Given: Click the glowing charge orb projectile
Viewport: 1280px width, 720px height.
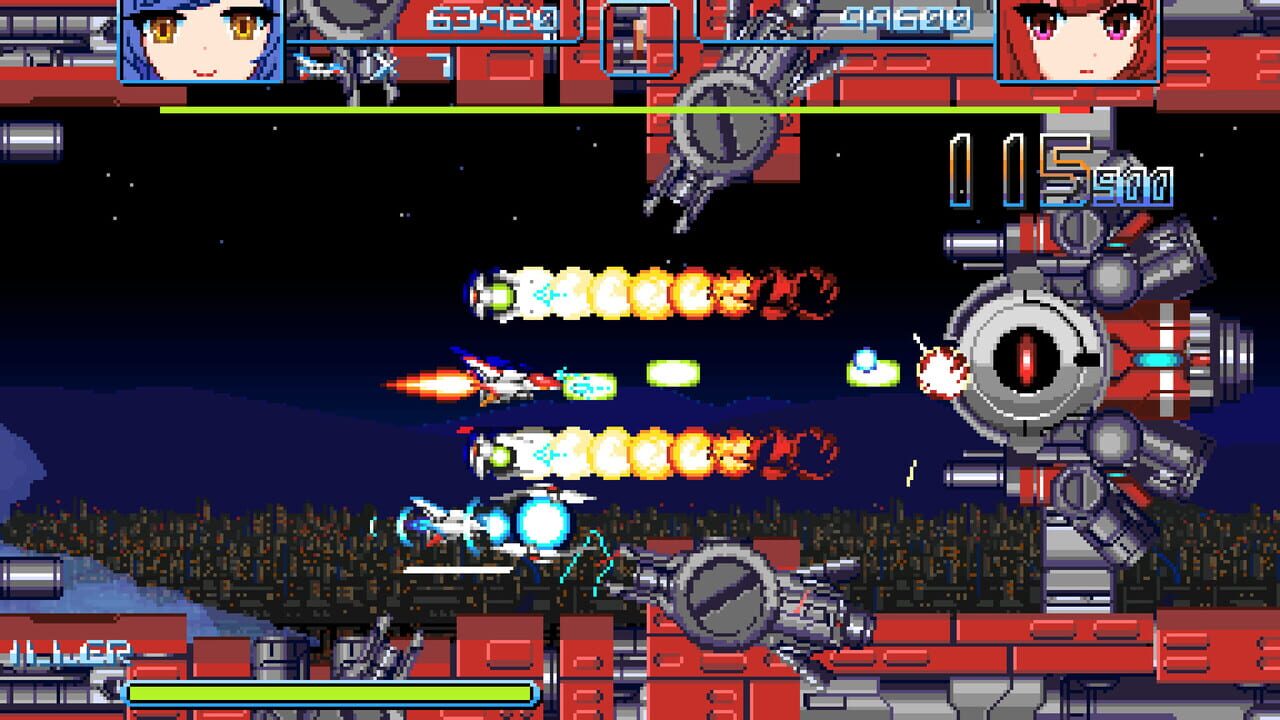Looking at the screenshot, I should click(x=540, y=522).
